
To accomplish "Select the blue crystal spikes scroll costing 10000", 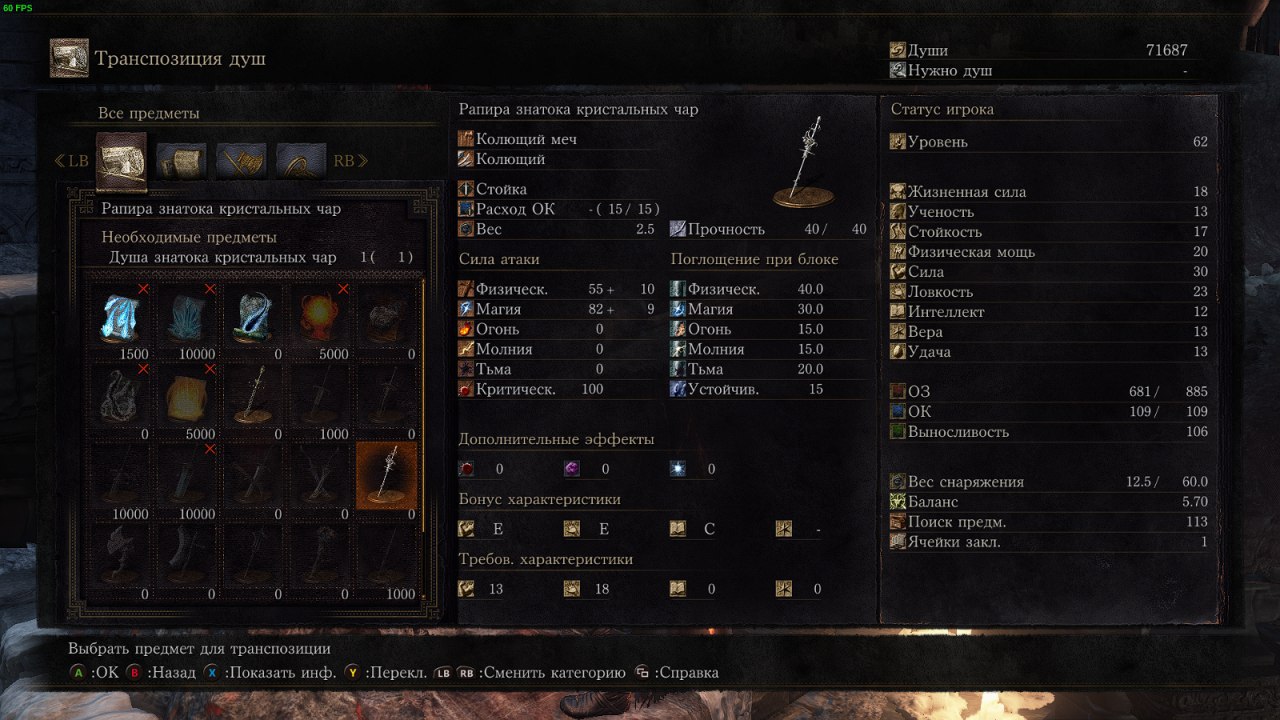I will 187,315.
